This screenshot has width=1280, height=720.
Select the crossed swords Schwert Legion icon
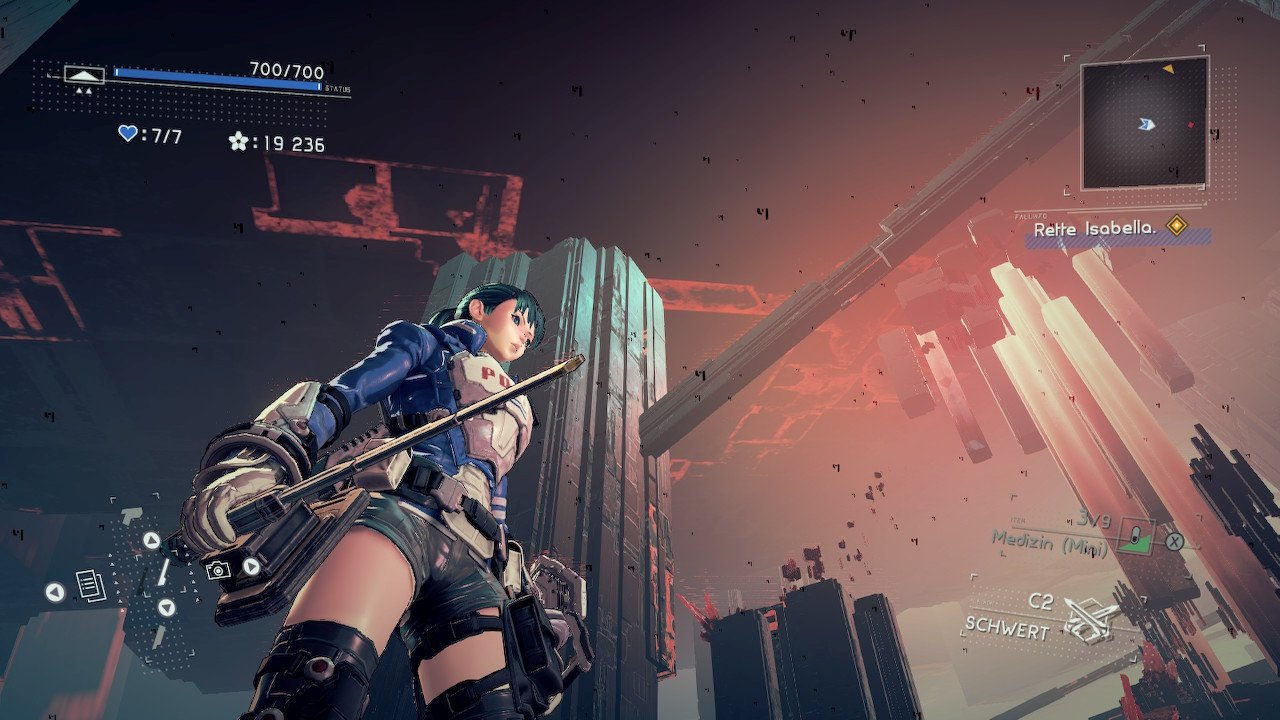tap(1090, 618)
